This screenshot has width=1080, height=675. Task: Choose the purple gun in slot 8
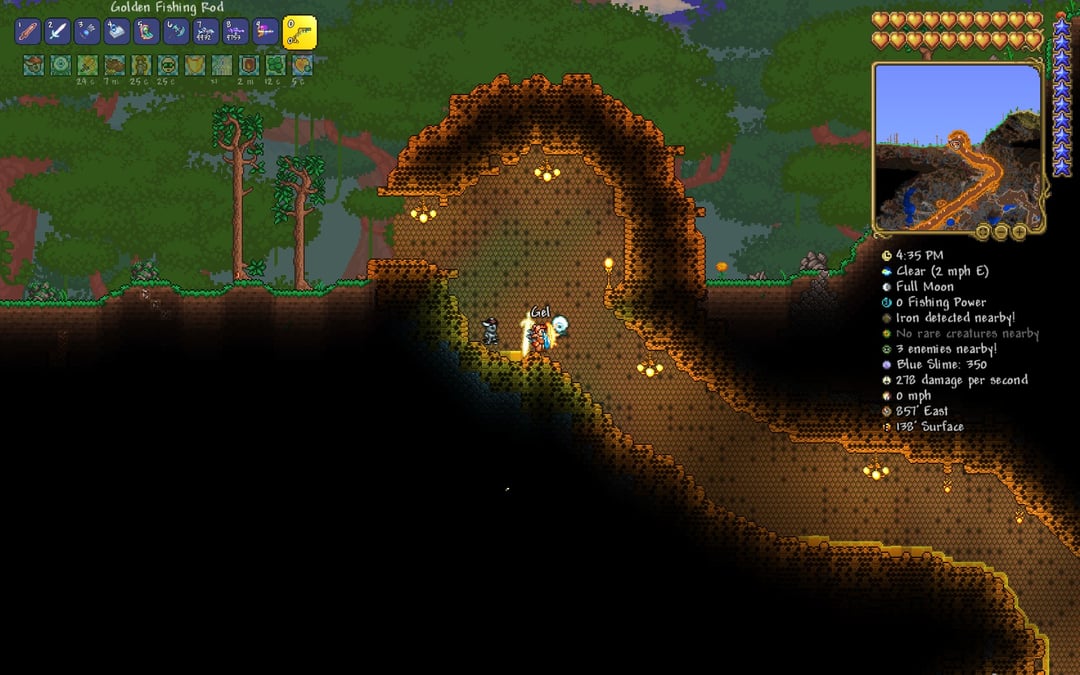pyautogui.click(x=237, y=31)
